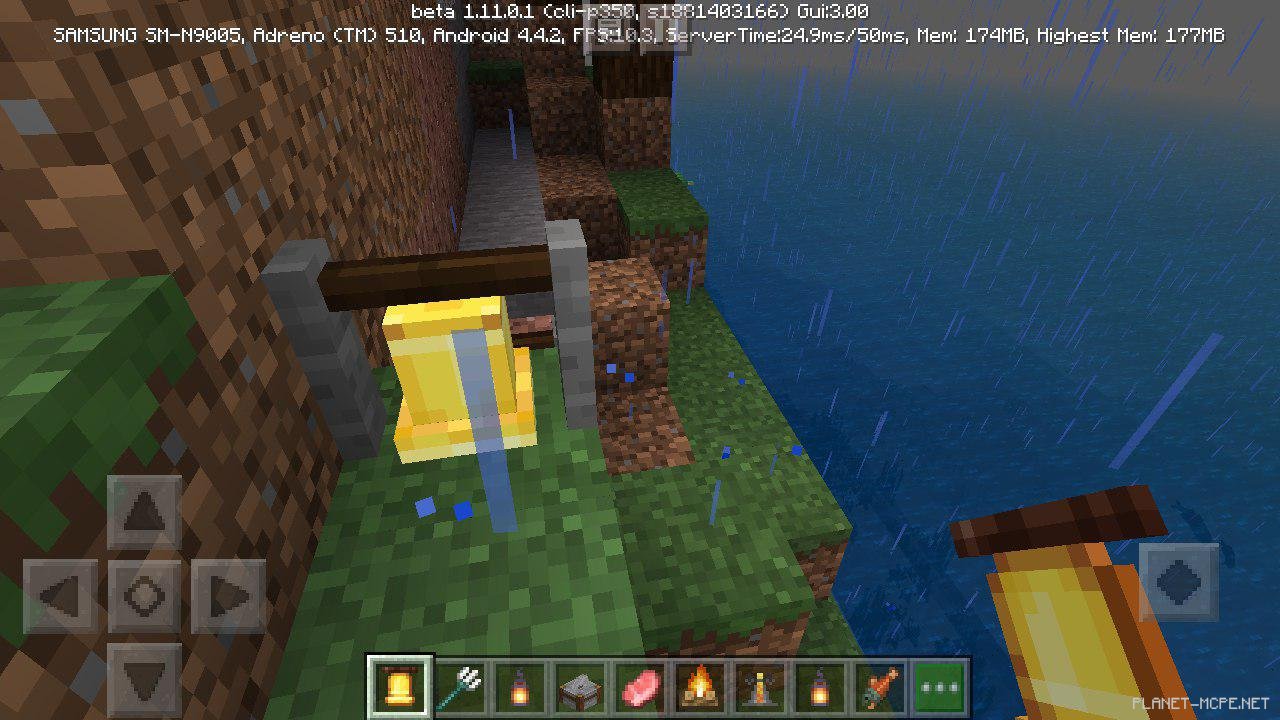1280x720 pixels.
Task: Tap the down arrow movement button
Action: pos(144,678)
